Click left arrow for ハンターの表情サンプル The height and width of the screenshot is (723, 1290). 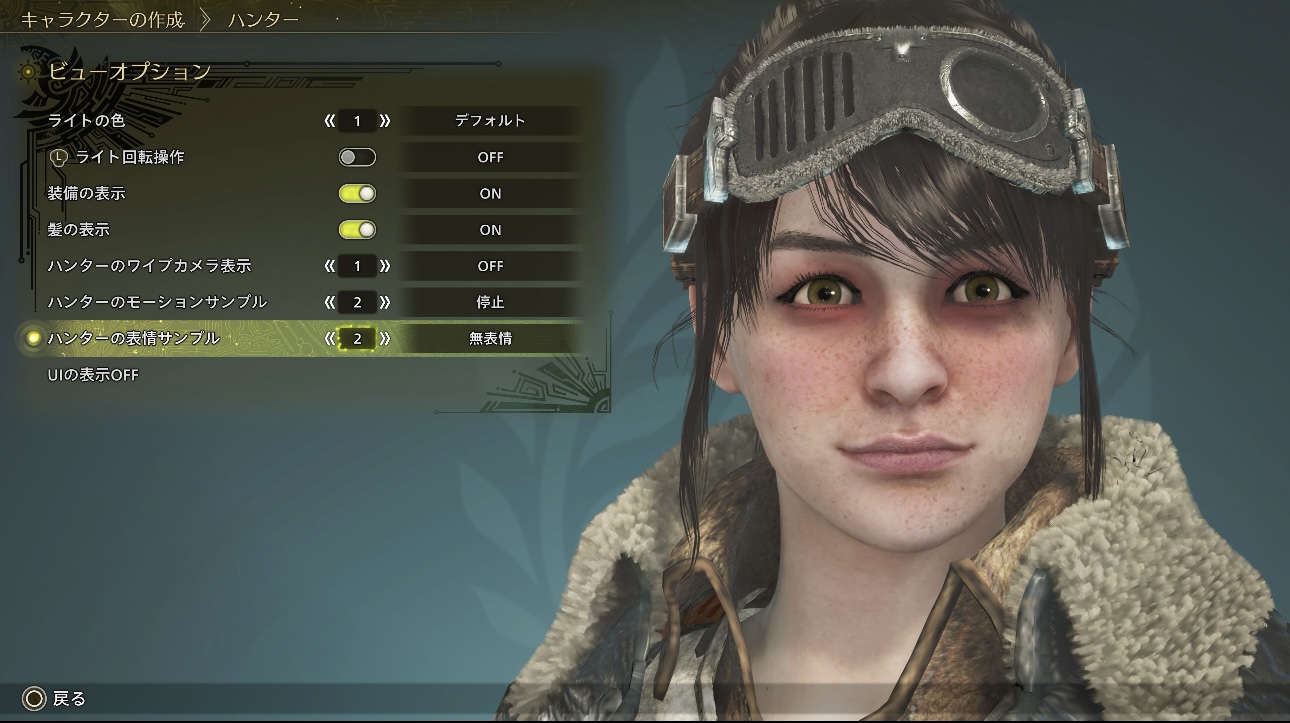(x=329, y=339)
